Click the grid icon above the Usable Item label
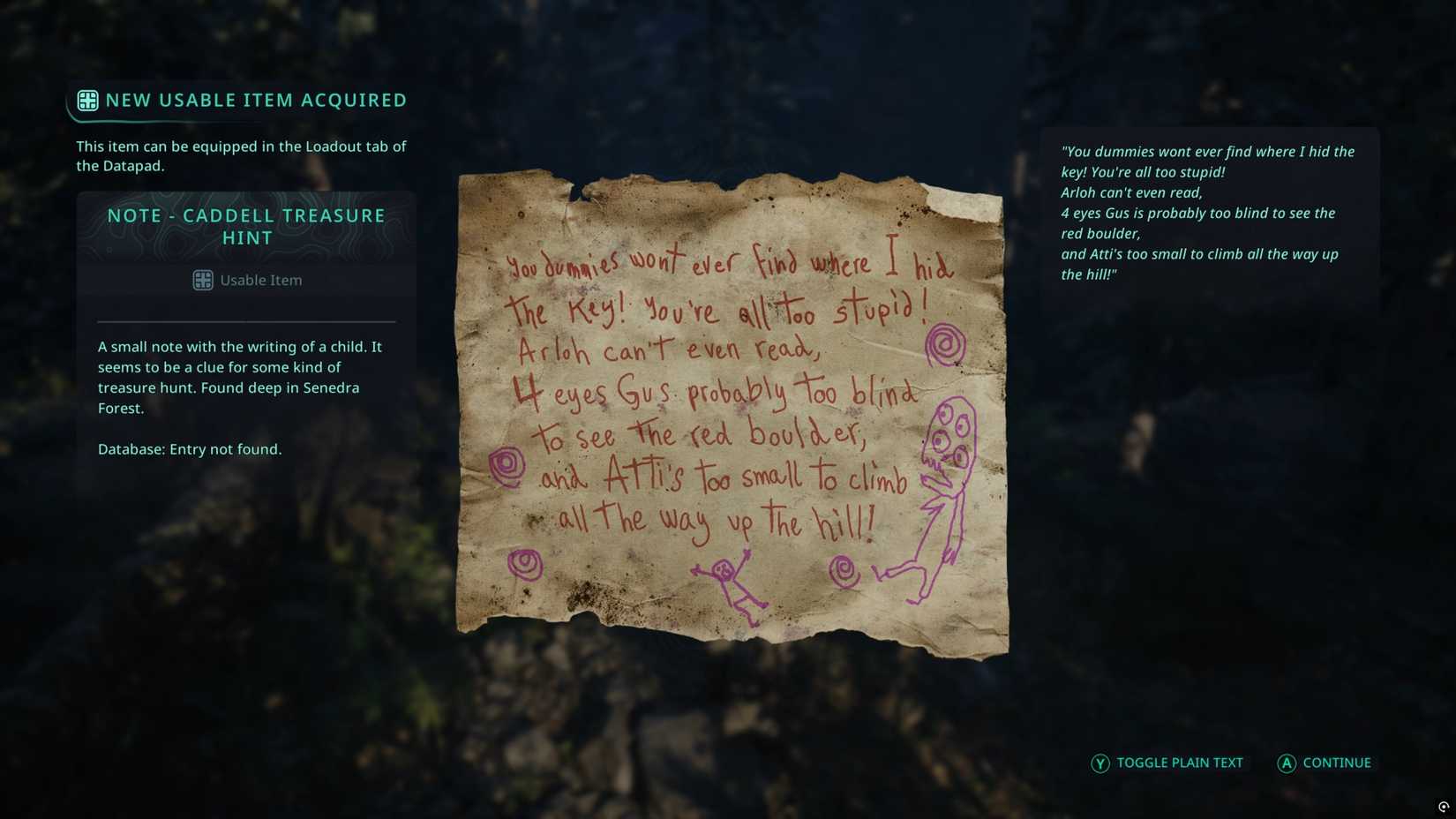The width and height of the screenshot is (1456, 819). click(203, 280)
